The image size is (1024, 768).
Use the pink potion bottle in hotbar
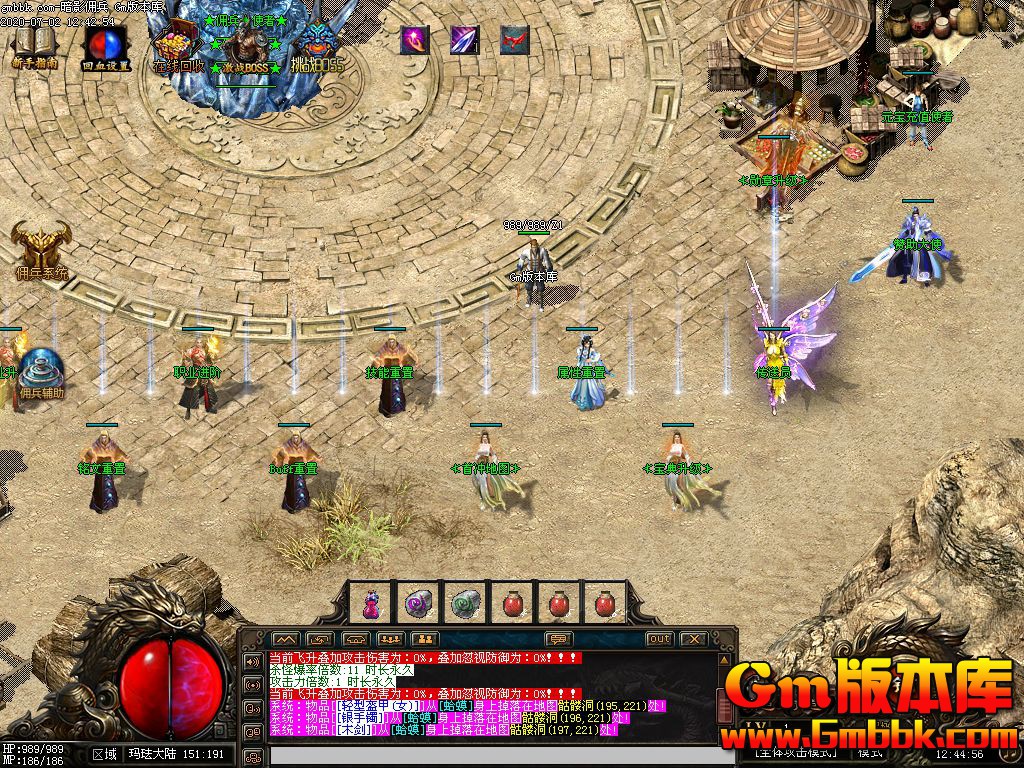coord(371,603)
